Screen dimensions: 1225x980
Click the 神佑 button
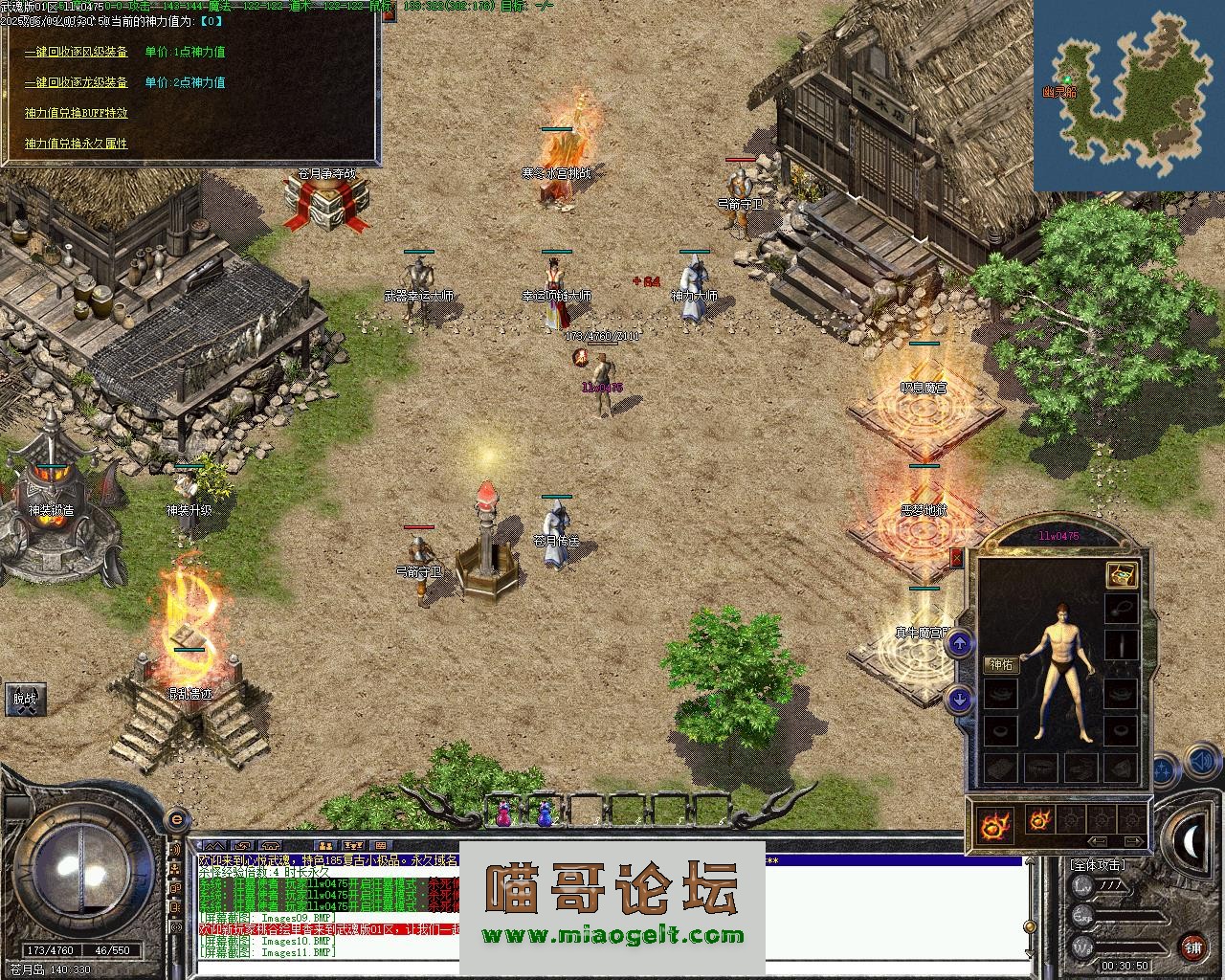tap(1001, 665)
